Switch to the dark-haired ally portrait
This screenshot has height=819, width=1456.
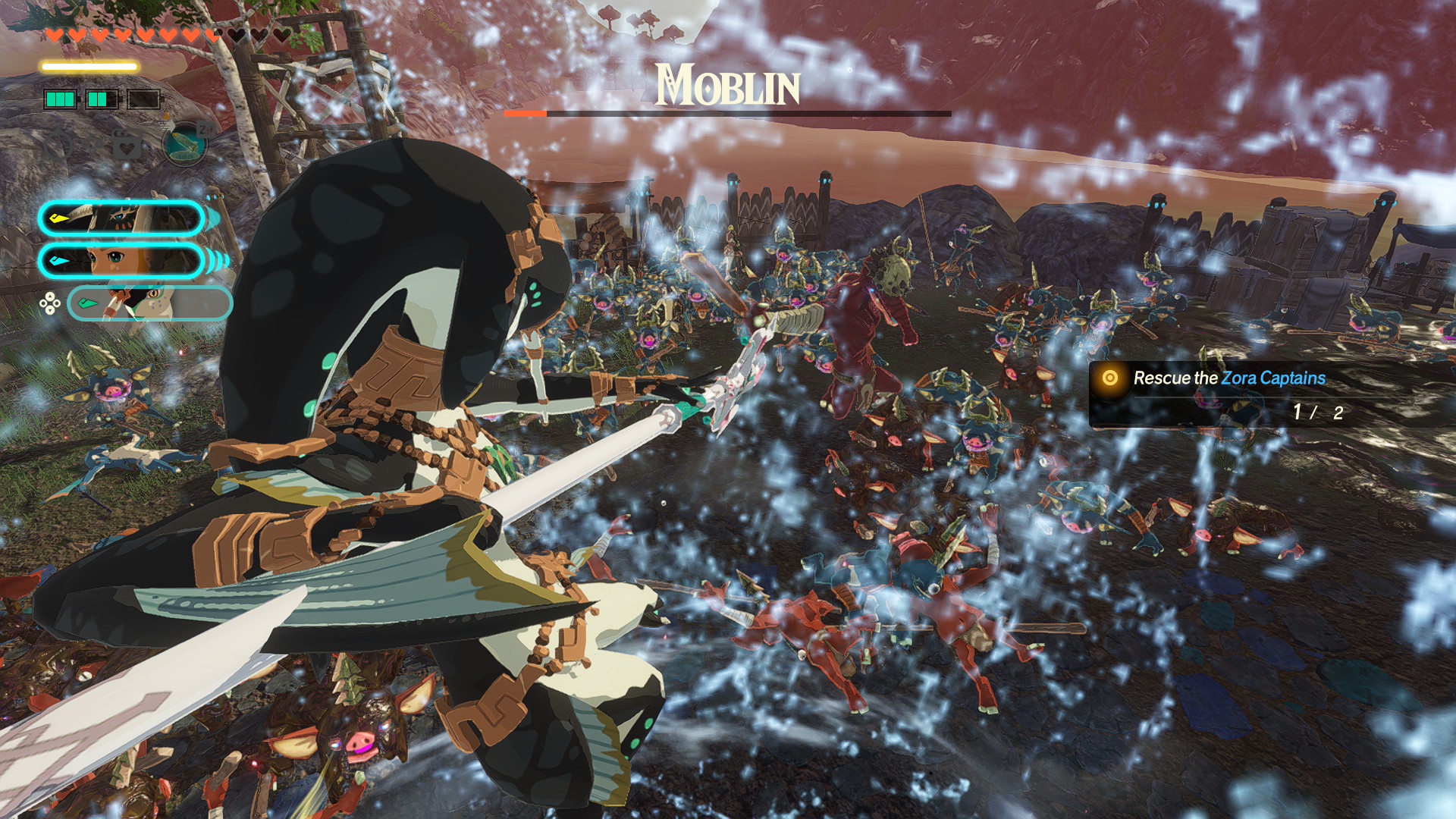click(121, 219)
